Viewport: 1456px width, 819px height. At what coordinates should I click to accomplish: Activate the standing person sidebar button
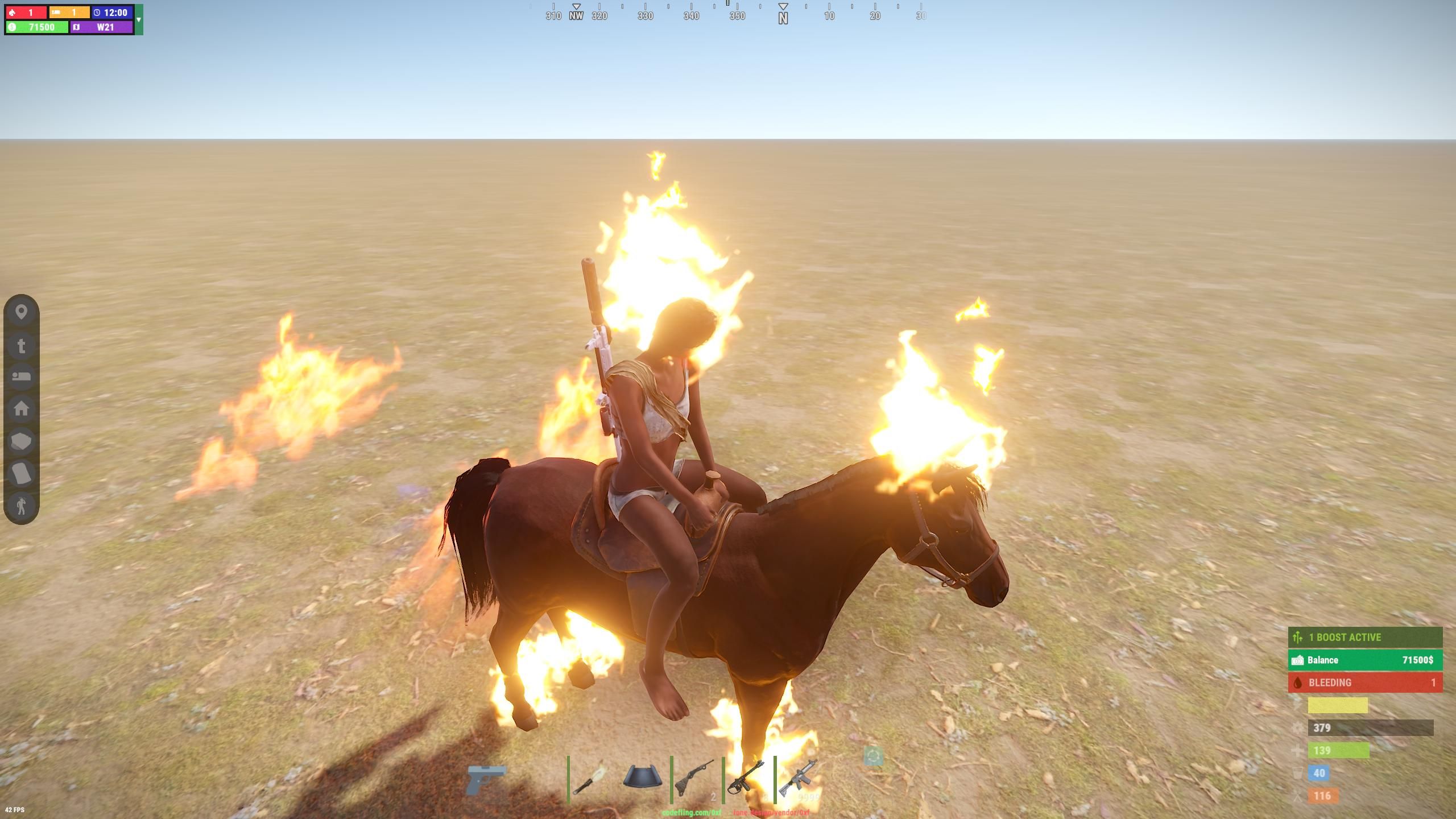coord(22,505)
